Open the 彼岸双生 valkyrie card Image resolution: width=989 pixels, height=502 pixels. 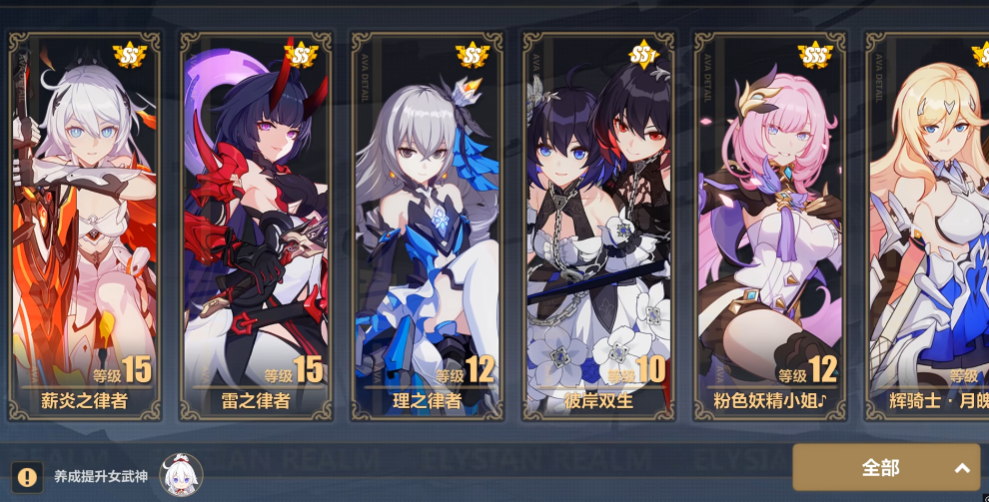pos(598,225)
